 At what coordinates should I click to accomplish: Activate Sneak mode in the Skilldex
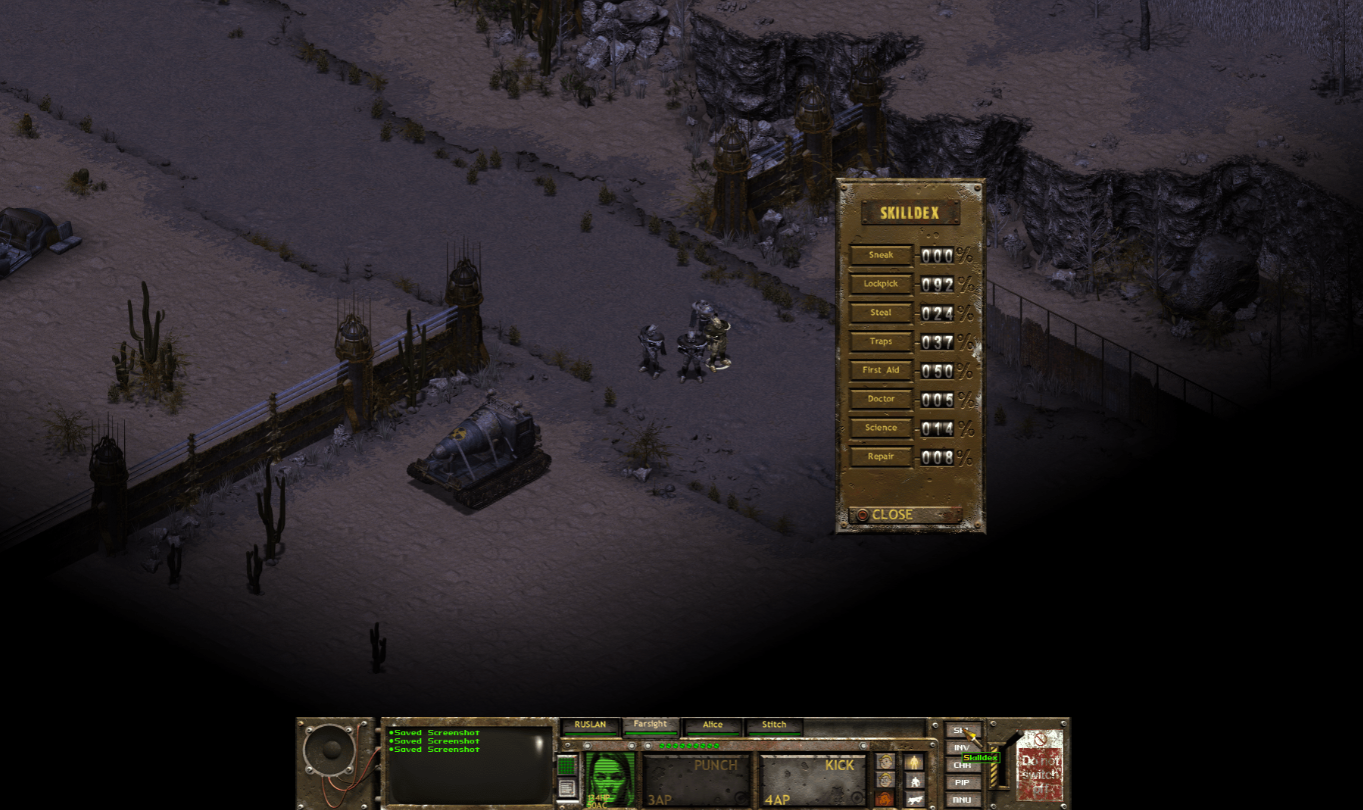(880, 254)
